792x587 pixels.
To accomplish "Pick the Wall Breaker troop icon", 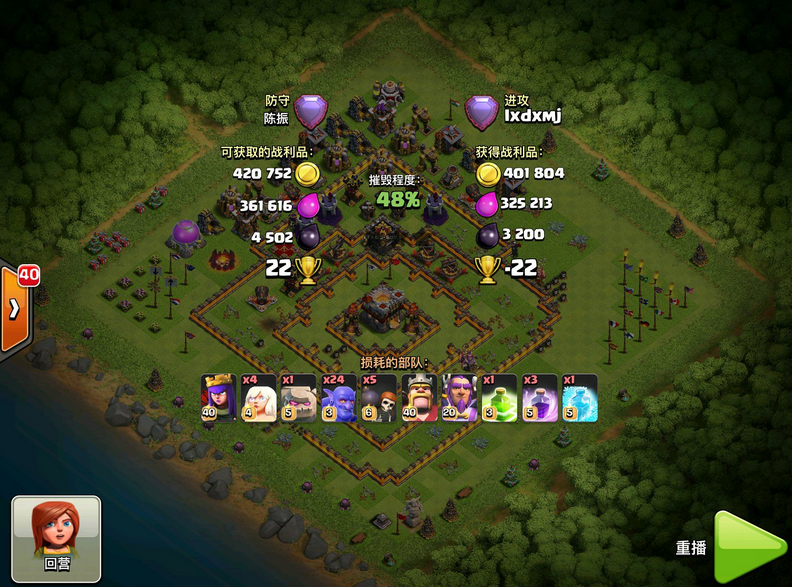I will [378, 397].
